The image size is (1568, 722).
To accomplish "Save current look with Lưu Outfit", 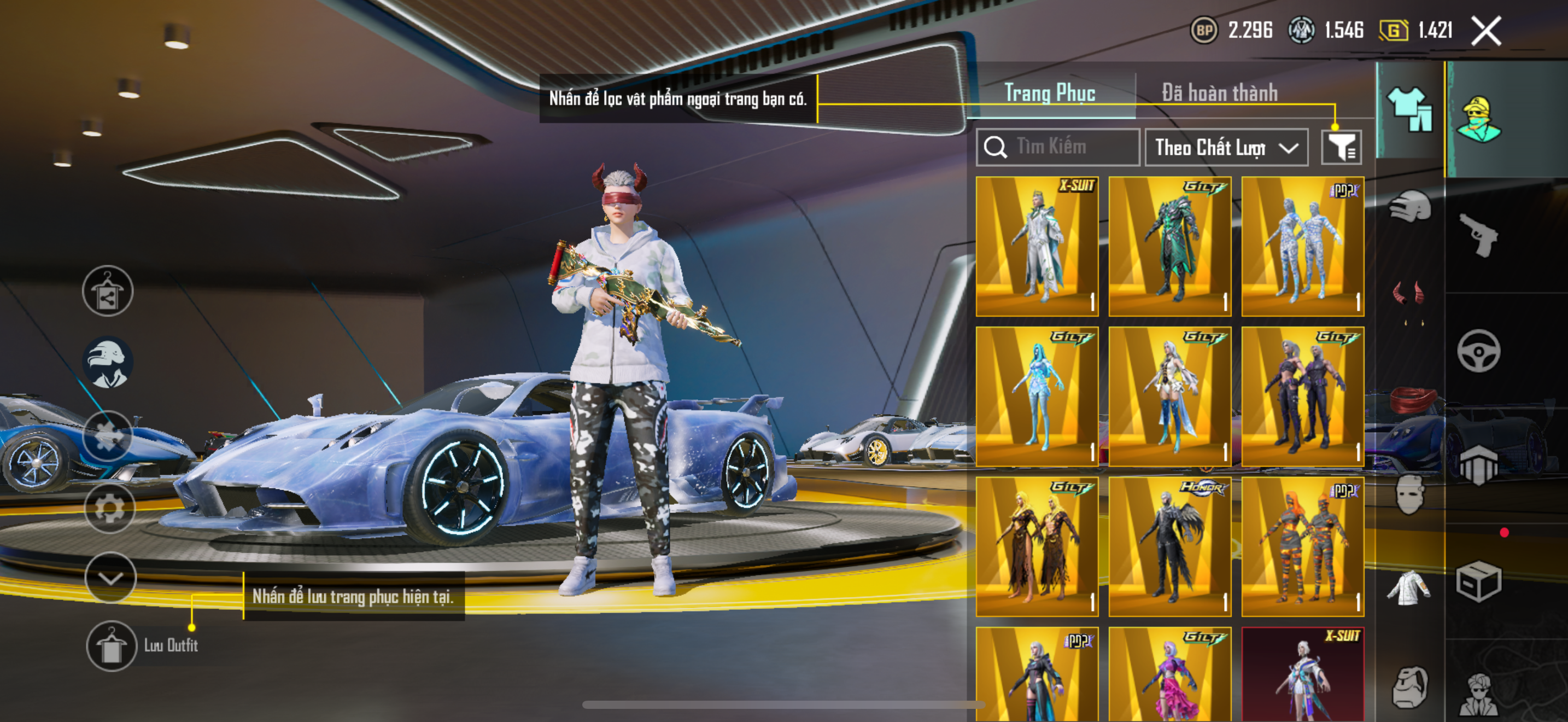I will [x=112, y=646].
